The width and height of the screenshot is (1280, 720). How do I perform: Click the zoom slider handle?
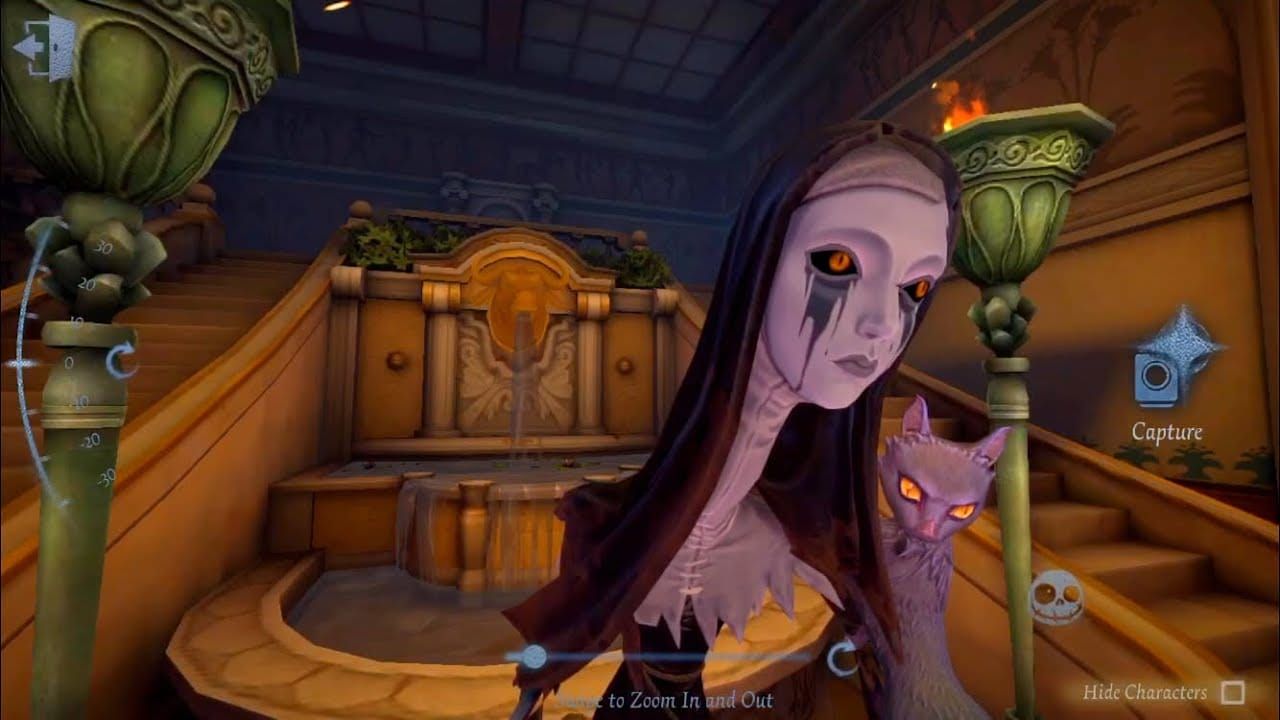click(x=533, y=655)
